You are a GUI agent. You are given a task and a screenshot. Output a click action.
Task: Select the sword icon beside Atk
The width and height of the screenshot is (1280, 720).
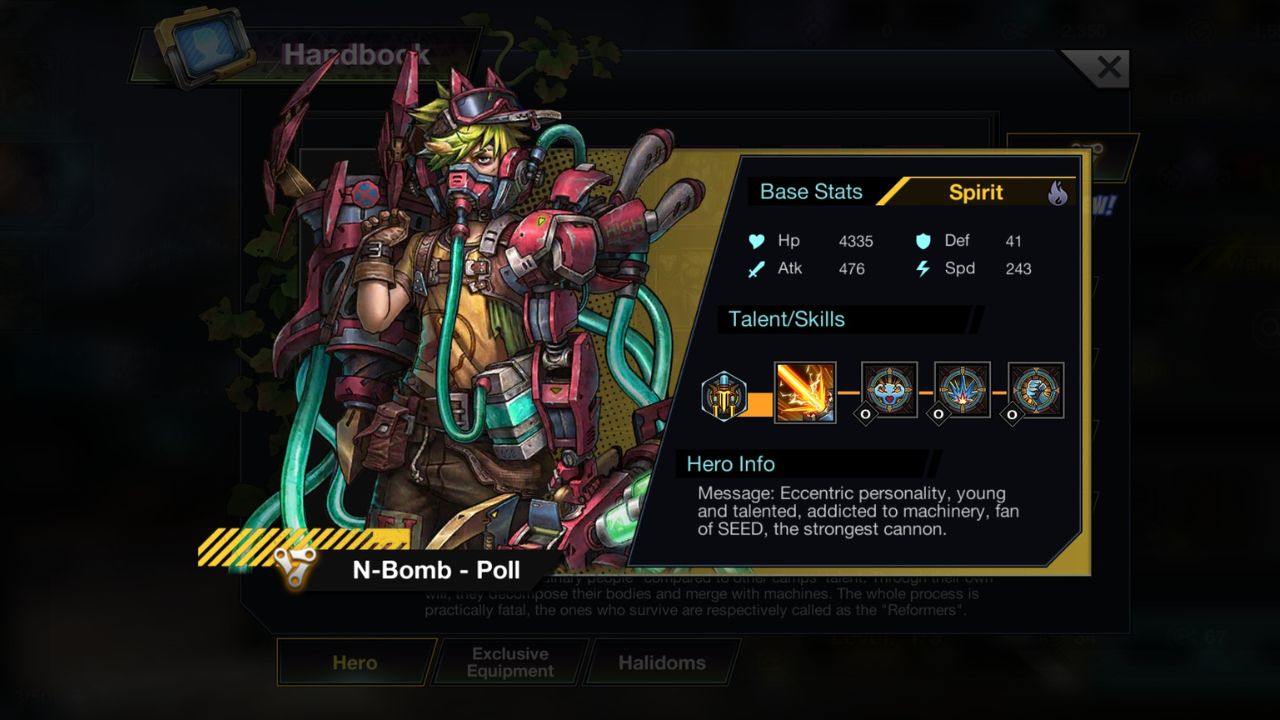click(x=757, y=269)
